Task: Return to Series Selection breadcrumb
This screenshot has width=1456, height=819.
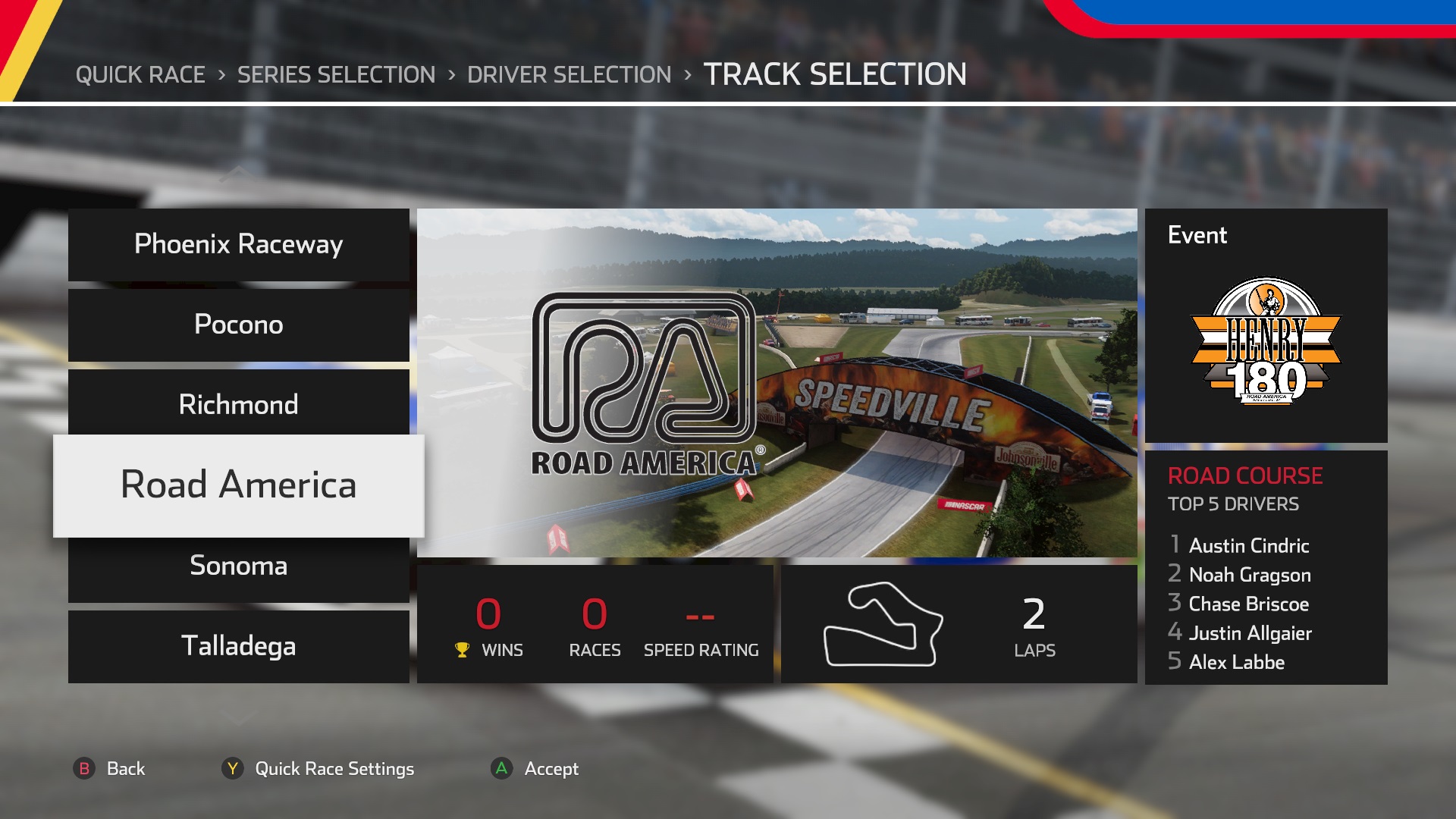Action: pyautogui.click(x=336, y=74)
